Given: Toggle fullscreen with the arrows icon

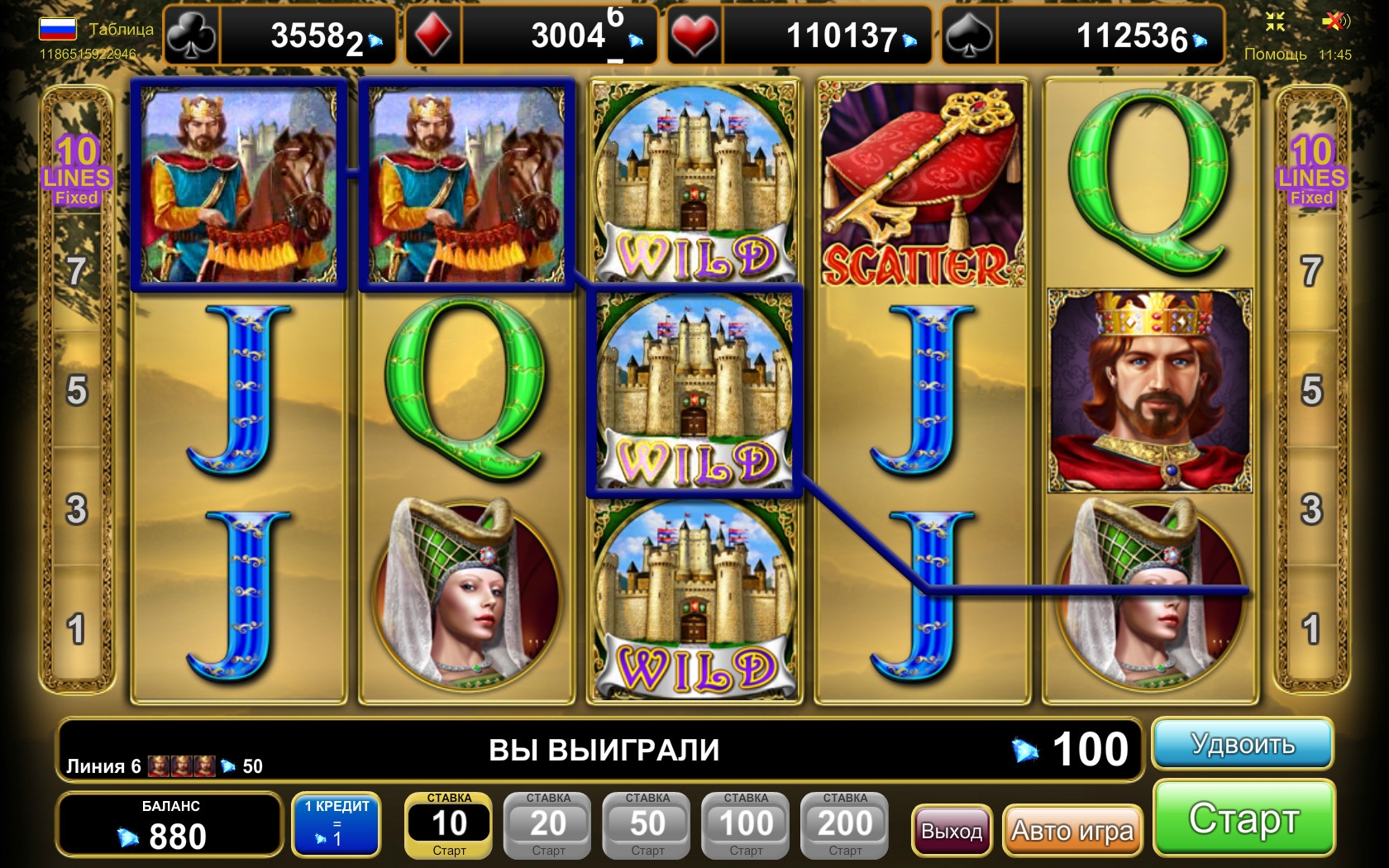Looking at the screenshot, I should click(1276, 21).
